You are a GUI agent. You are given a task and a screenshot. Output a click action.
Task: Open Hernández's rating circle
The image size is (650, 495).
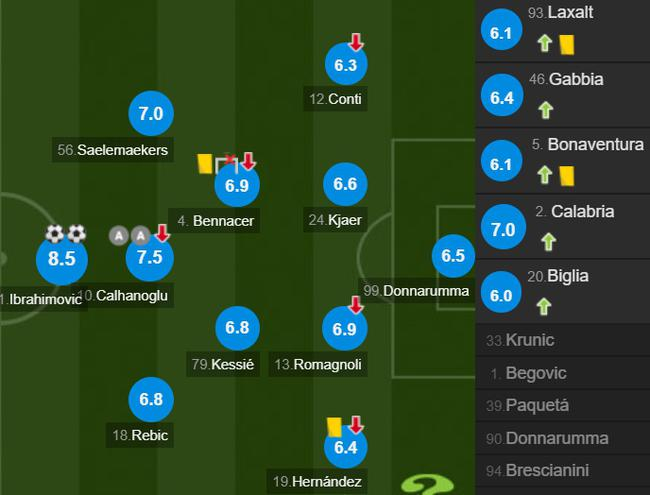tap(346, 447)
